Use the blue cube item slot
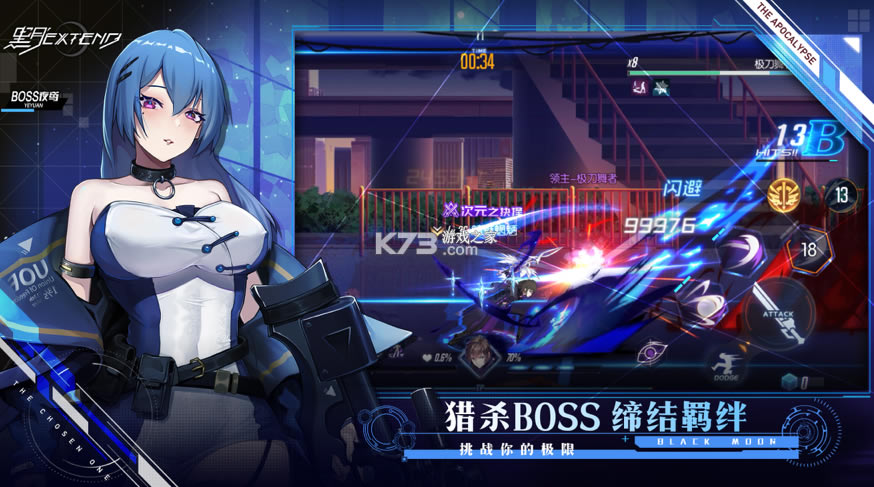Image resolution: width=874 pixels, height=487 pixels. coord(789,381)
